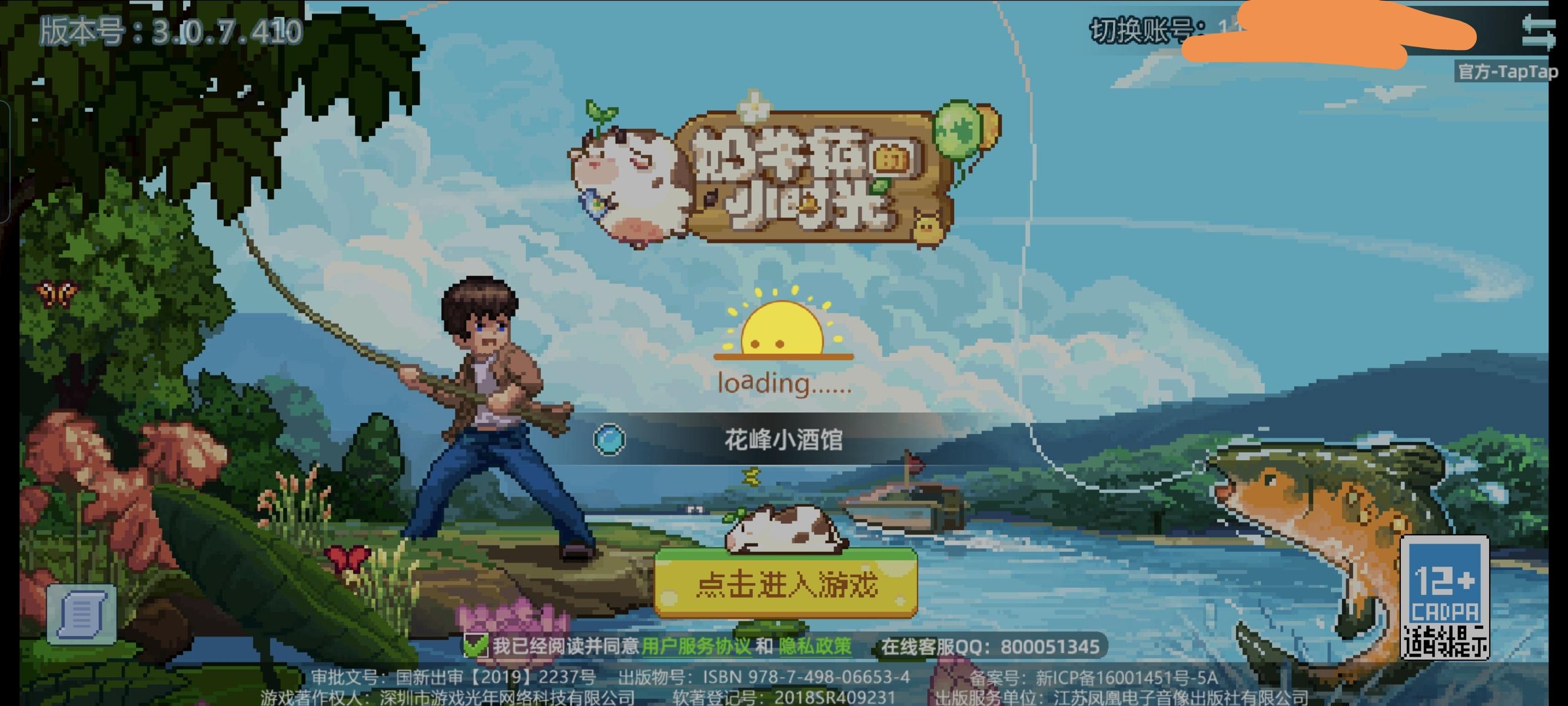Click the 官方-TapTap channel label

click(x=1503, y=72)
